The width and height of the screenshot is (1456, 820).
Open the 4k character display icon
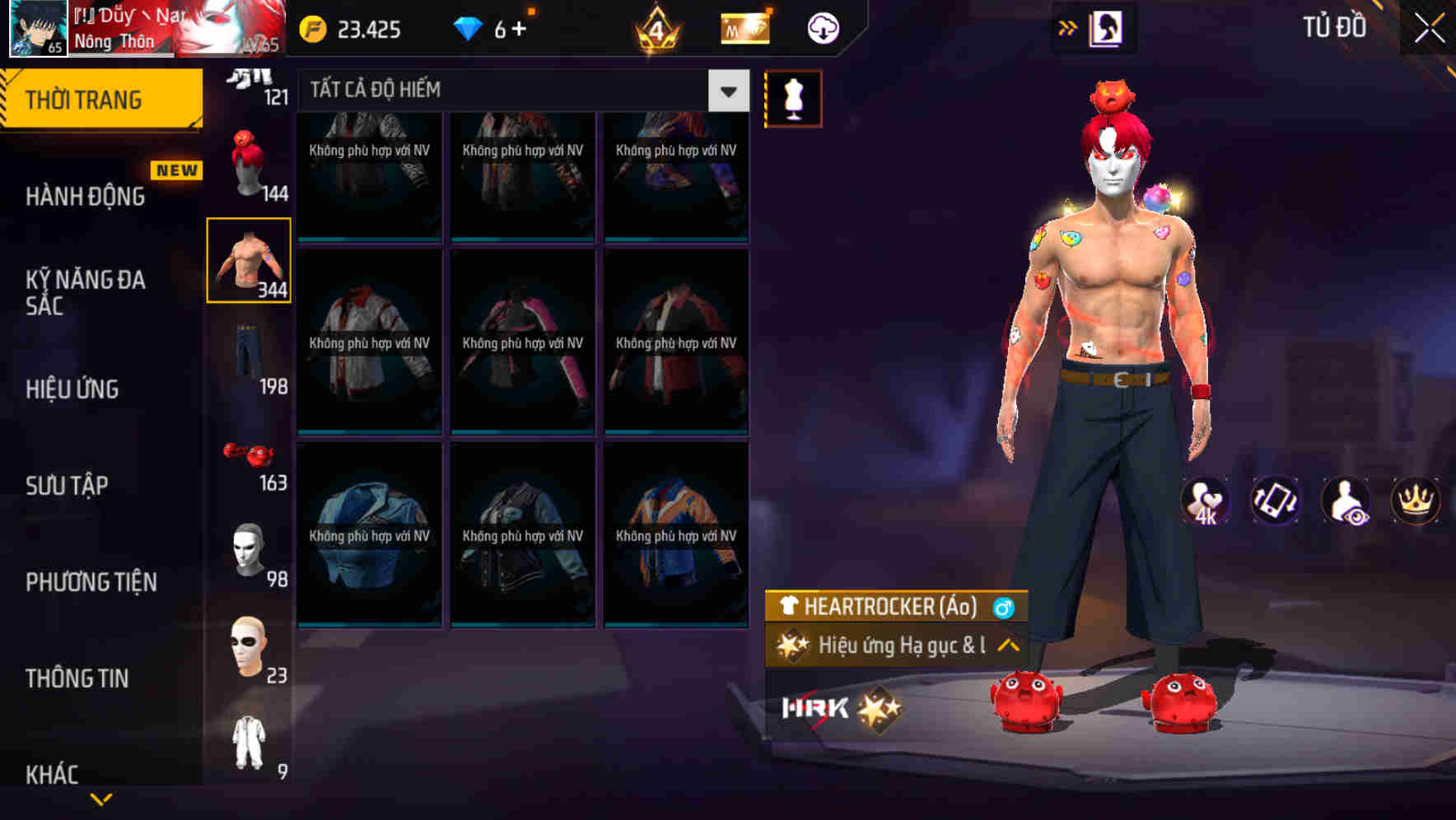click(x=1204, y=501)
